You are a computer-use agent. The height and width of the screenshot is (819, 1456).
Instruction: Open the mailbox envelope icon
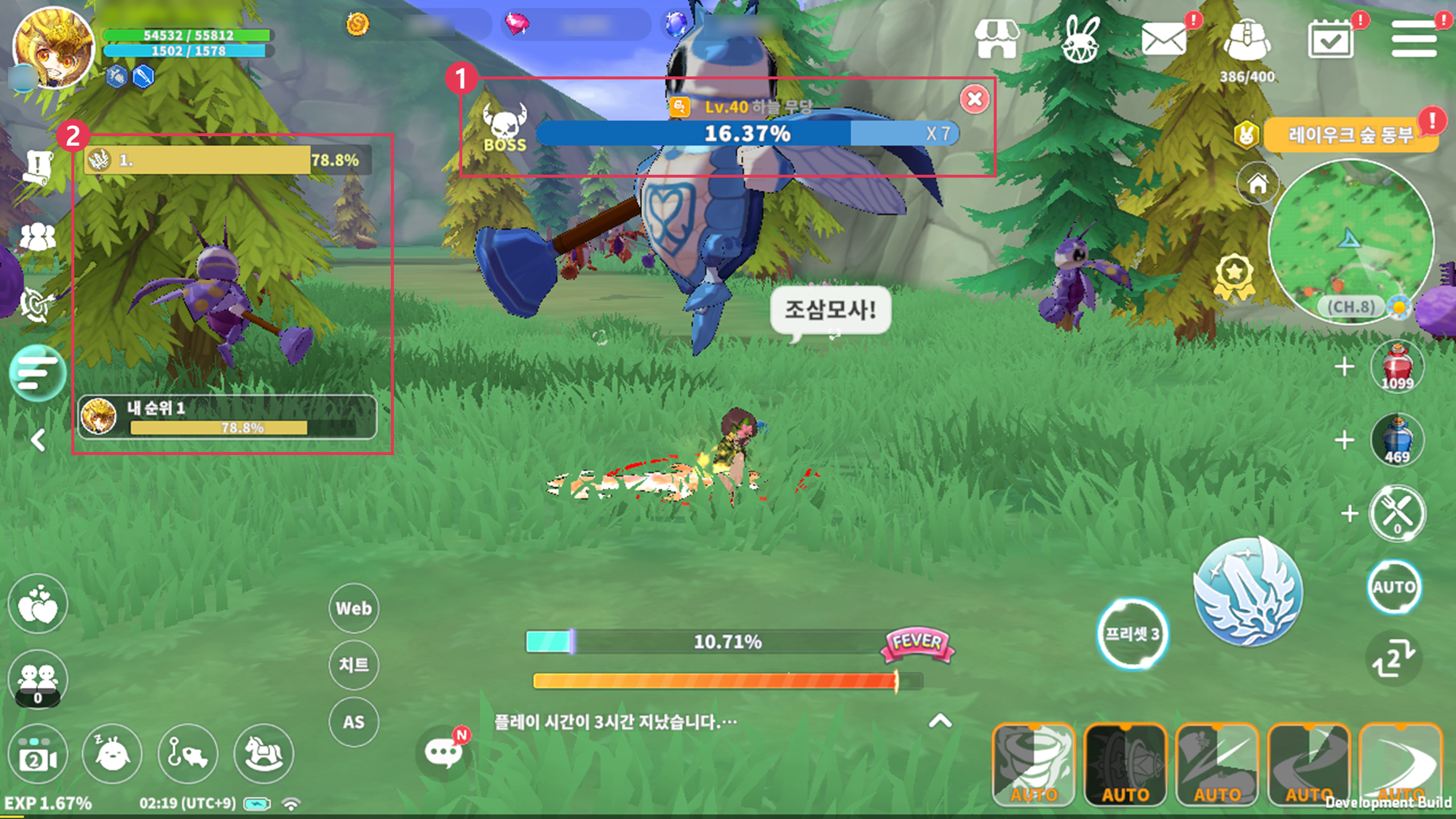[1163, 39]
